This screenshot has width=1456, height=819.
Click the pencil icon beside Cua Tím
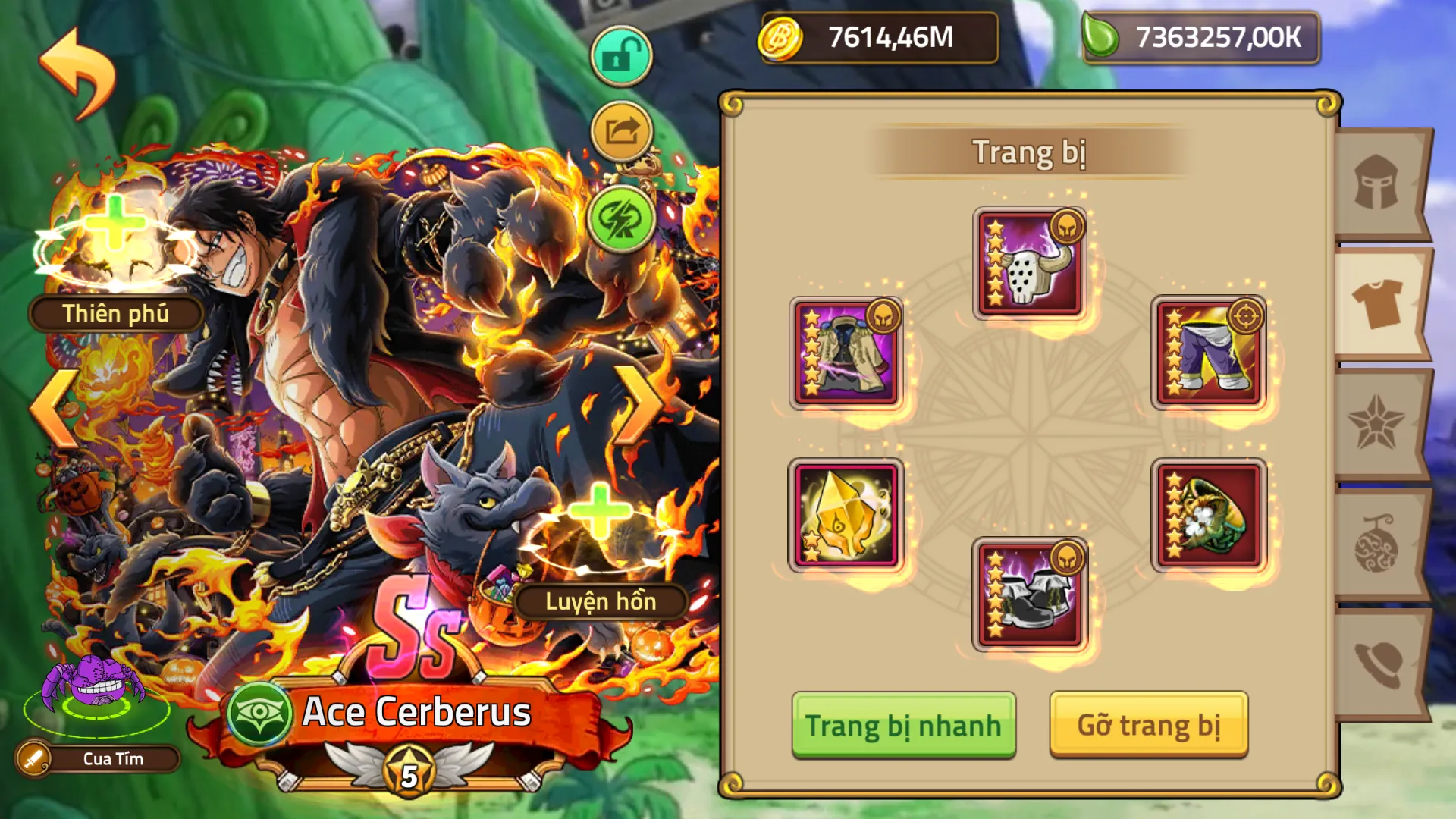32,758
